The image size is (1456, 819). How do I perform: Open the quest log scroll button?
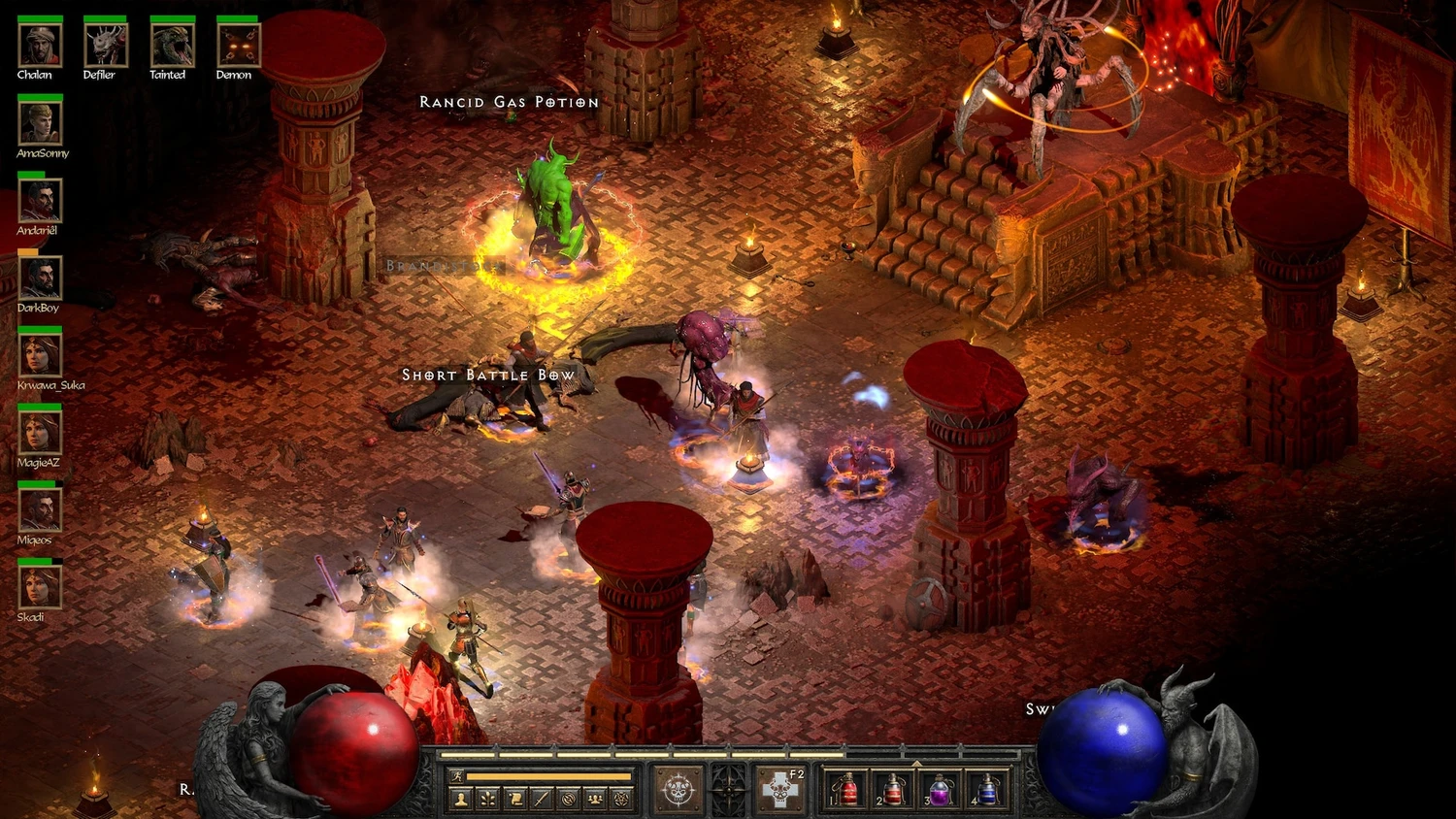tap(515, 799)
